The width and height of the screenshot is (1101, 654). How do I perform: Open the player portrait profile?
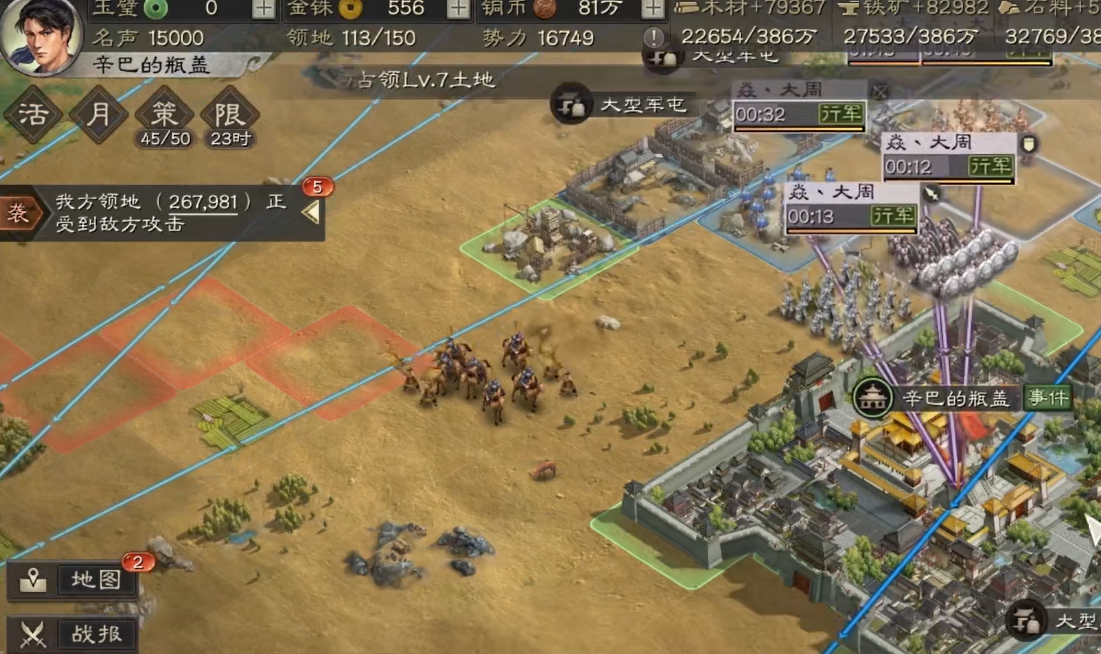(40, 35)
